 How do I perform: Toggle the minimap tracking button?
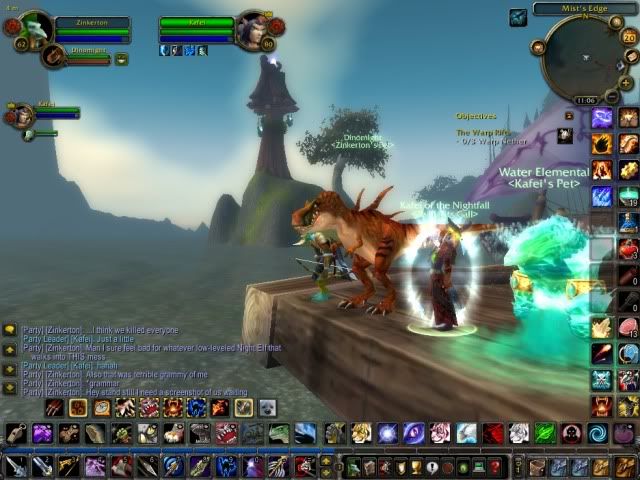pyautogui.click(x=539, y=47)
